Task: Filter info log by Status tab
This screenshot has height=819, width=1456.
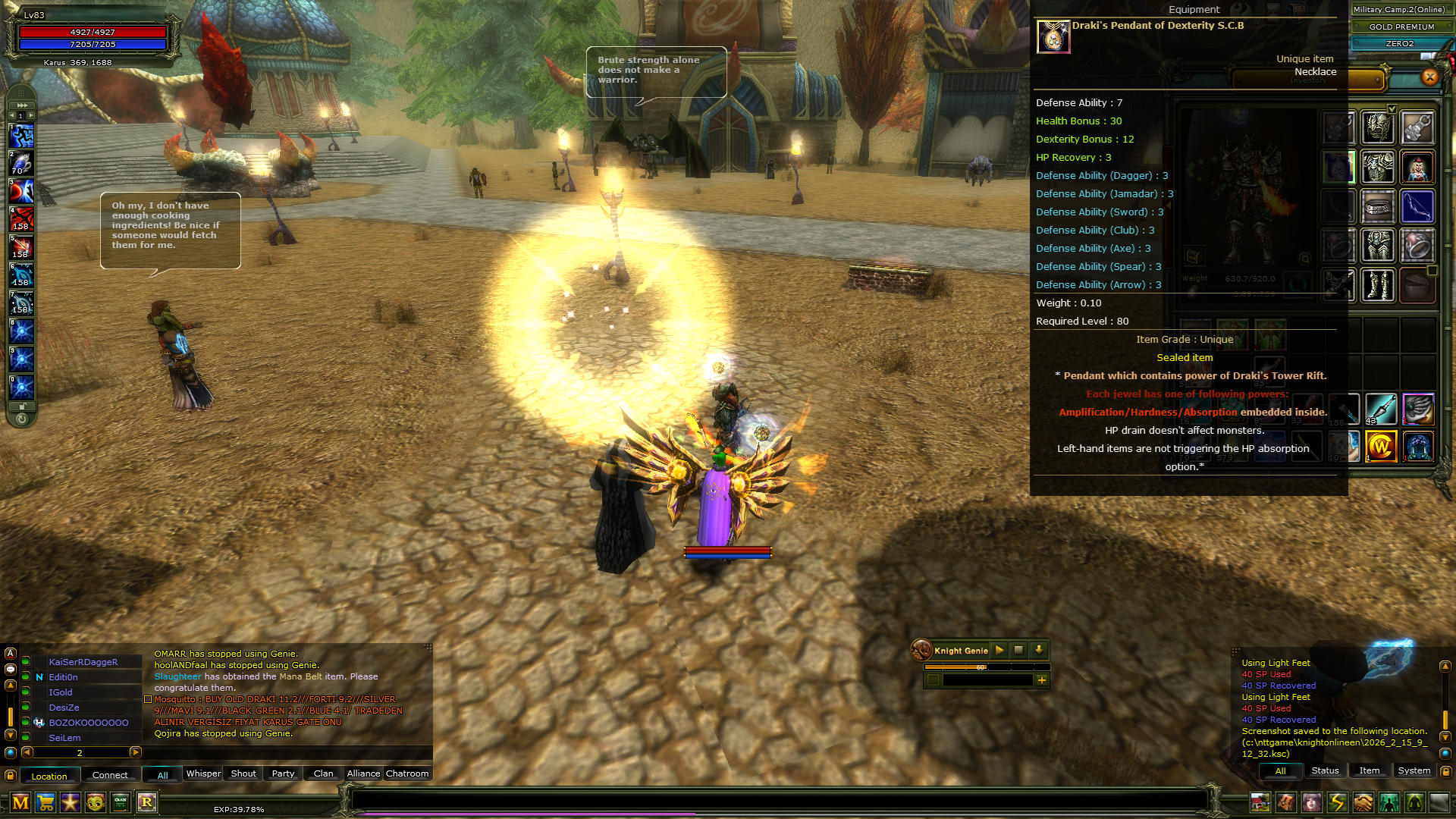Action: click(1325, 770)
